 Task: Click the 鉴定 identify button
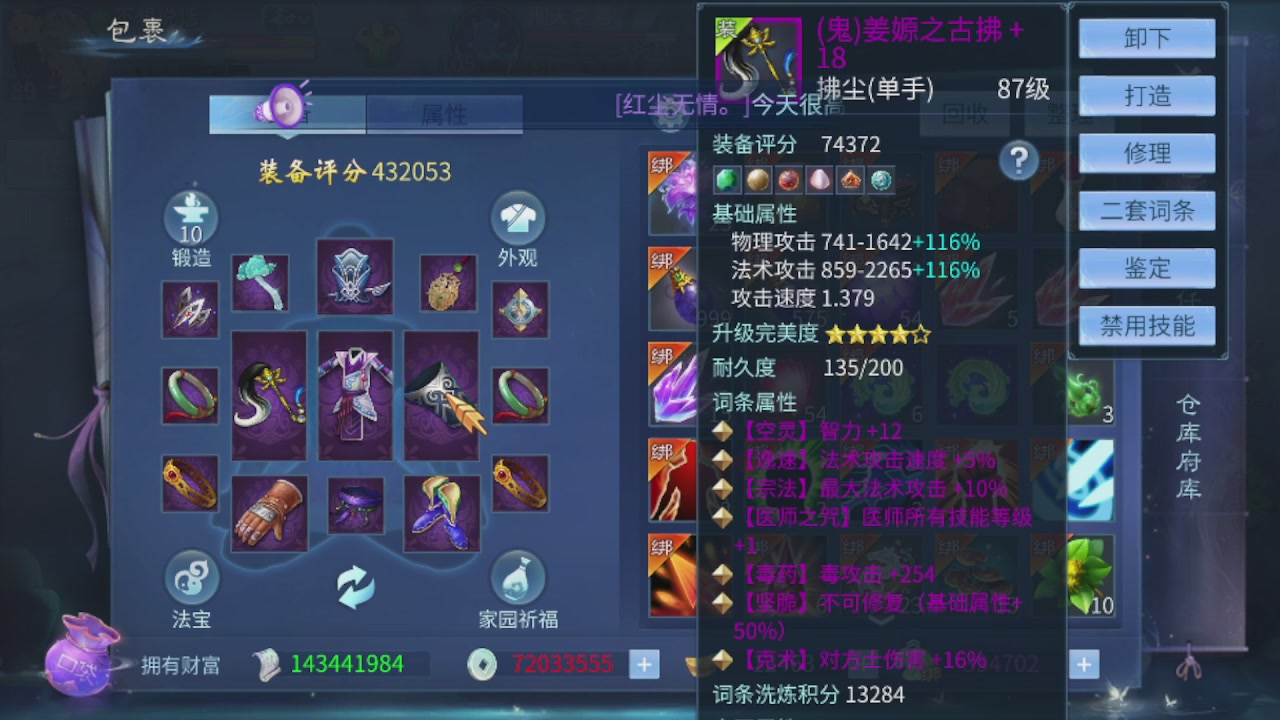point(1146,268)
